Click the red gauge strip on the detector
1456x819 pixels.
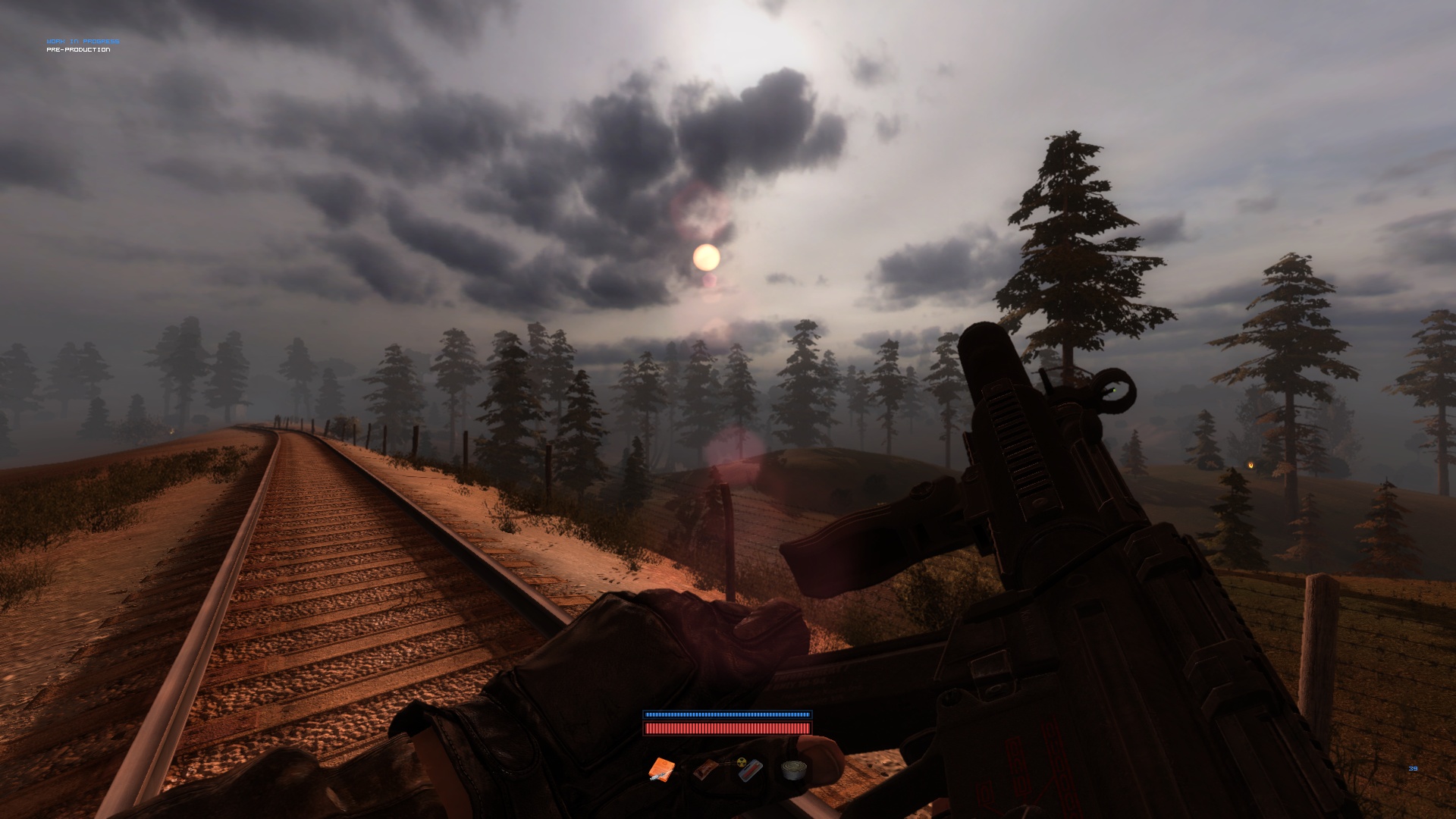[751, 771]
